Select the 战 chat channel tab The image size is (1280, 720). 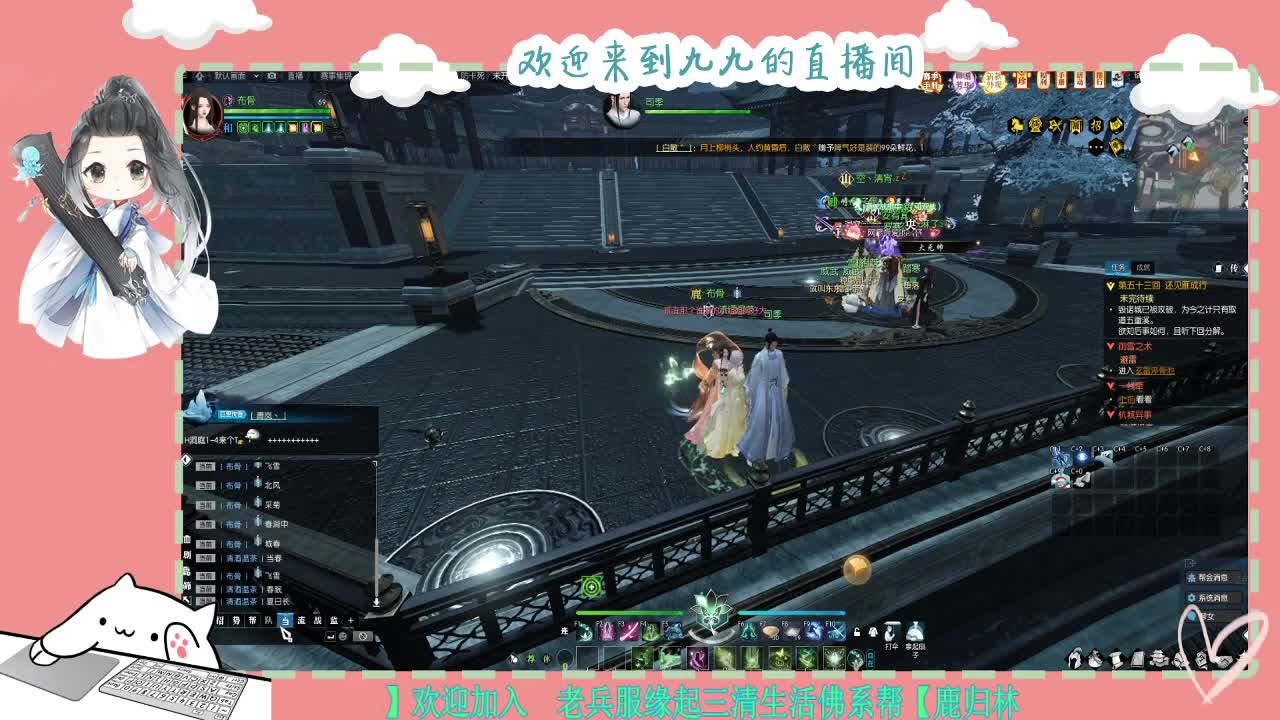[x=319, y=620]
